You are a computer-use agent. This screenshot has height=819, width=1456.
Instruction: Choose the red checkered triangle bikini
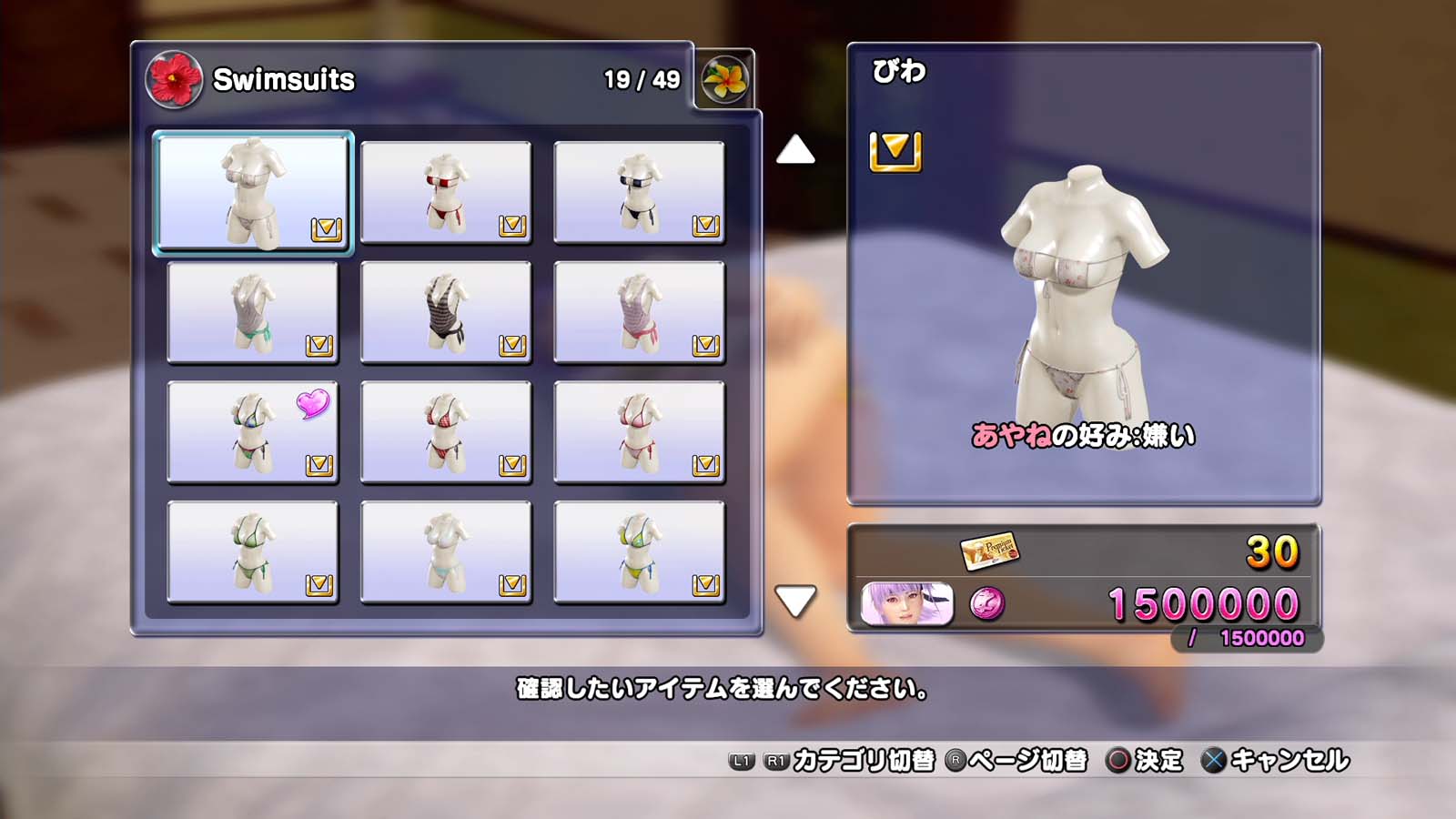[x=446, y=432]
